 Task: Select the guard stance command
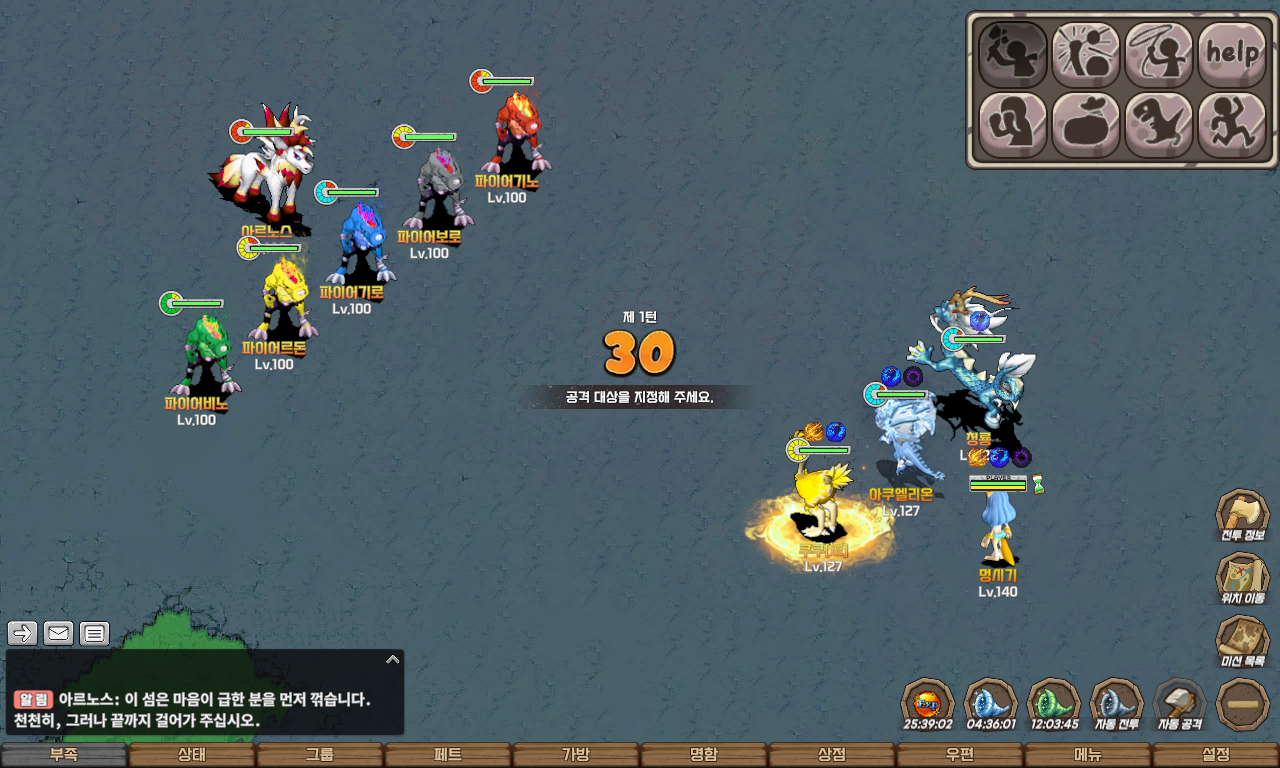(x=1012, y=125)
